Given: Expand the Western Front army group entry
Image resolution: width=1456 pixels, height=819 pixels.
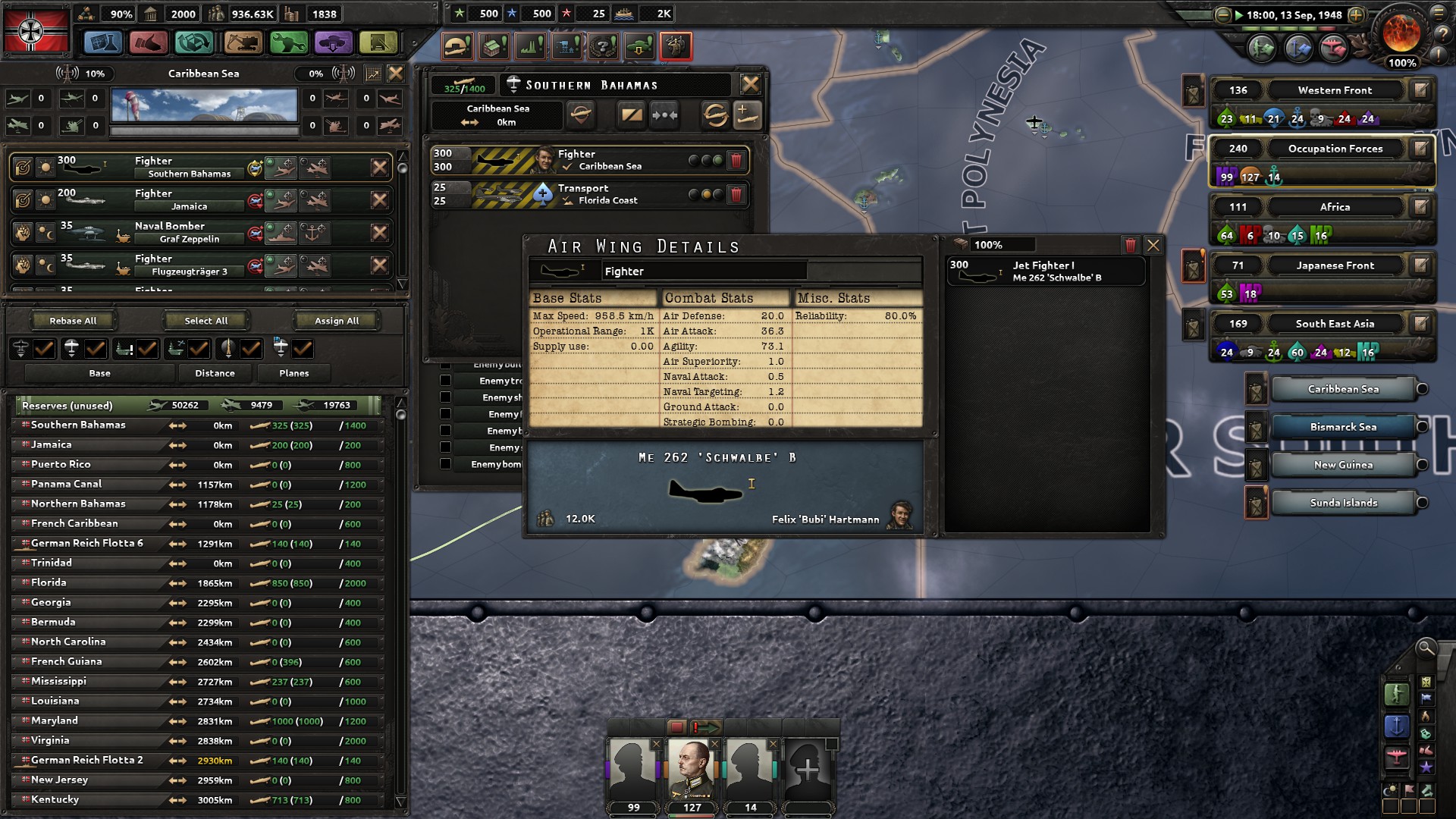Looking at the screenshot, I should point(1335,89).
